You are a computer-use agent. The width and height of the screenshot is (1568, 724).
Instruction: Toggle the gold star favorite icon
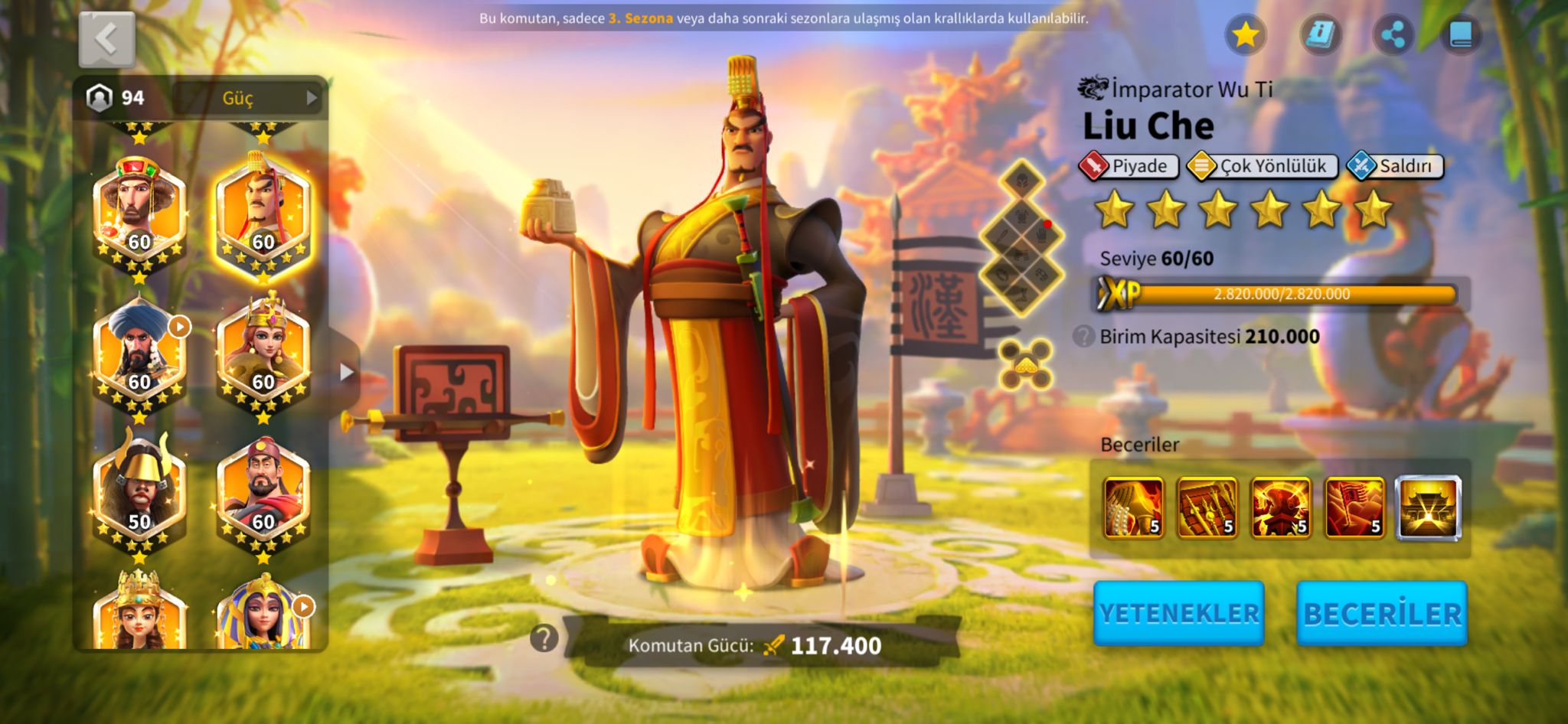tap(1246, 34)
